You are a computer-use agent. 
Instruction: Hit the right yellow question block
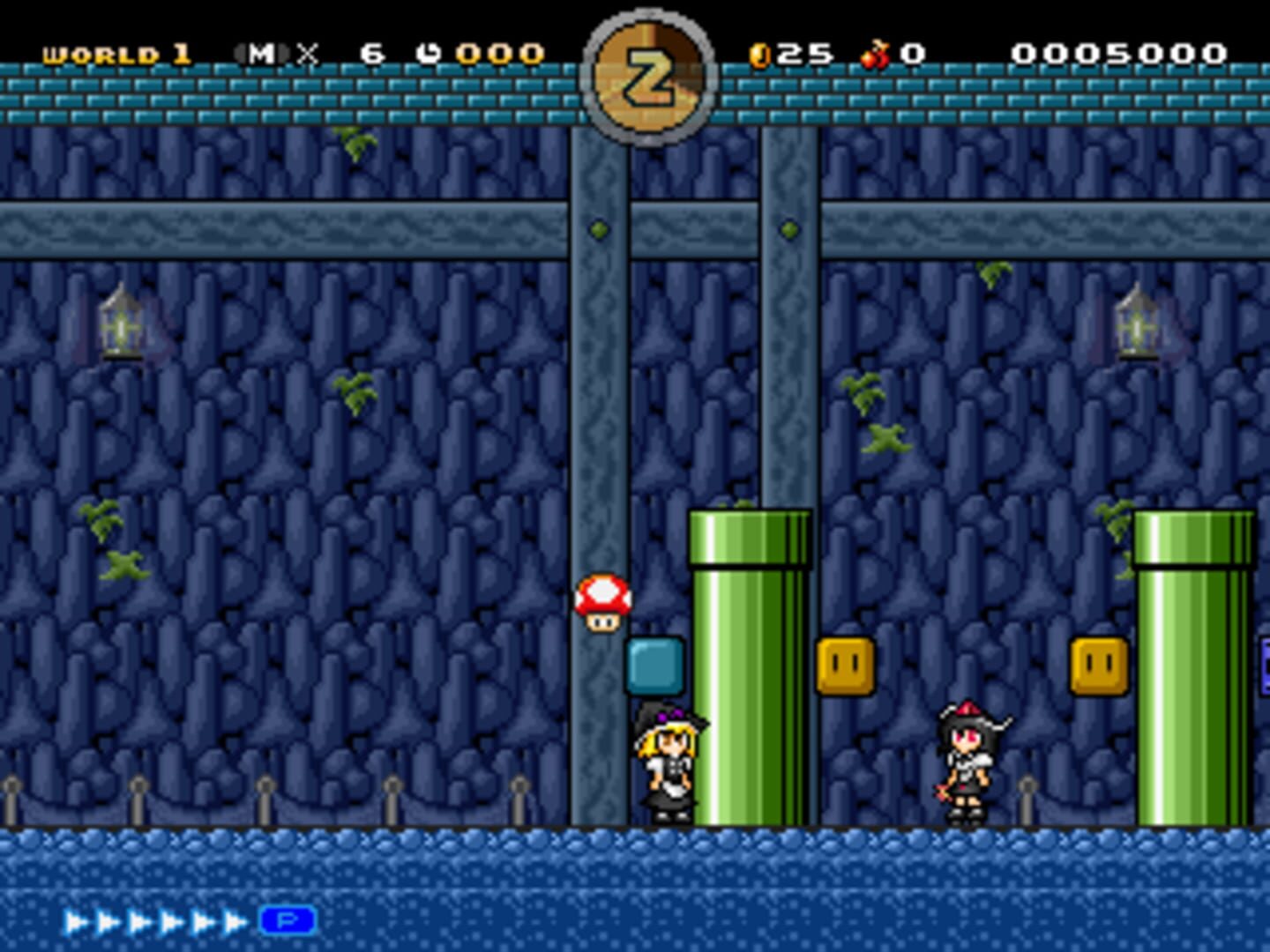point(1099,666)
